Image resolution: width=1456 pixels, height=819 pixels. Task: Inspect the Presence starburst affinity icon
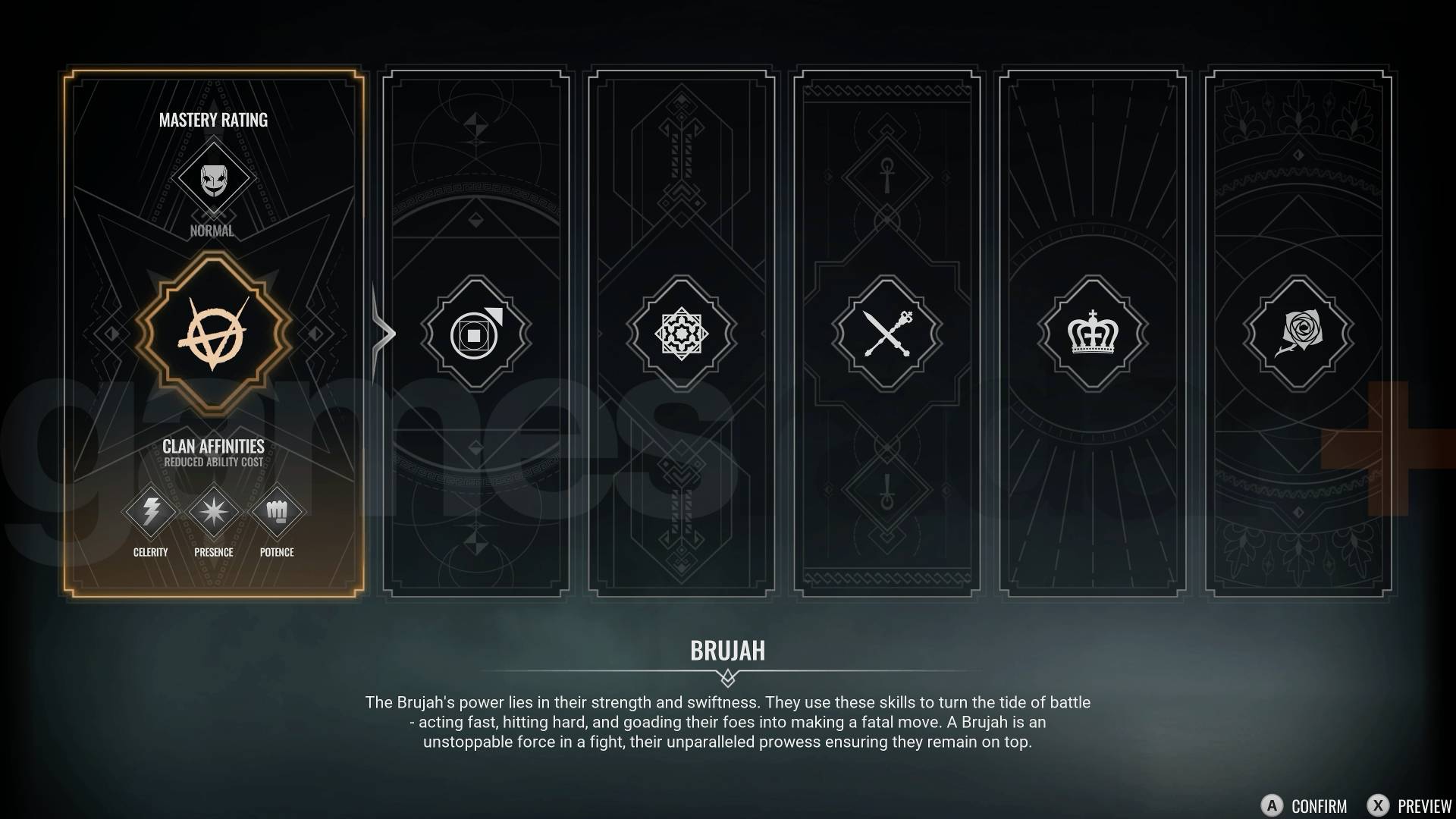213,512
